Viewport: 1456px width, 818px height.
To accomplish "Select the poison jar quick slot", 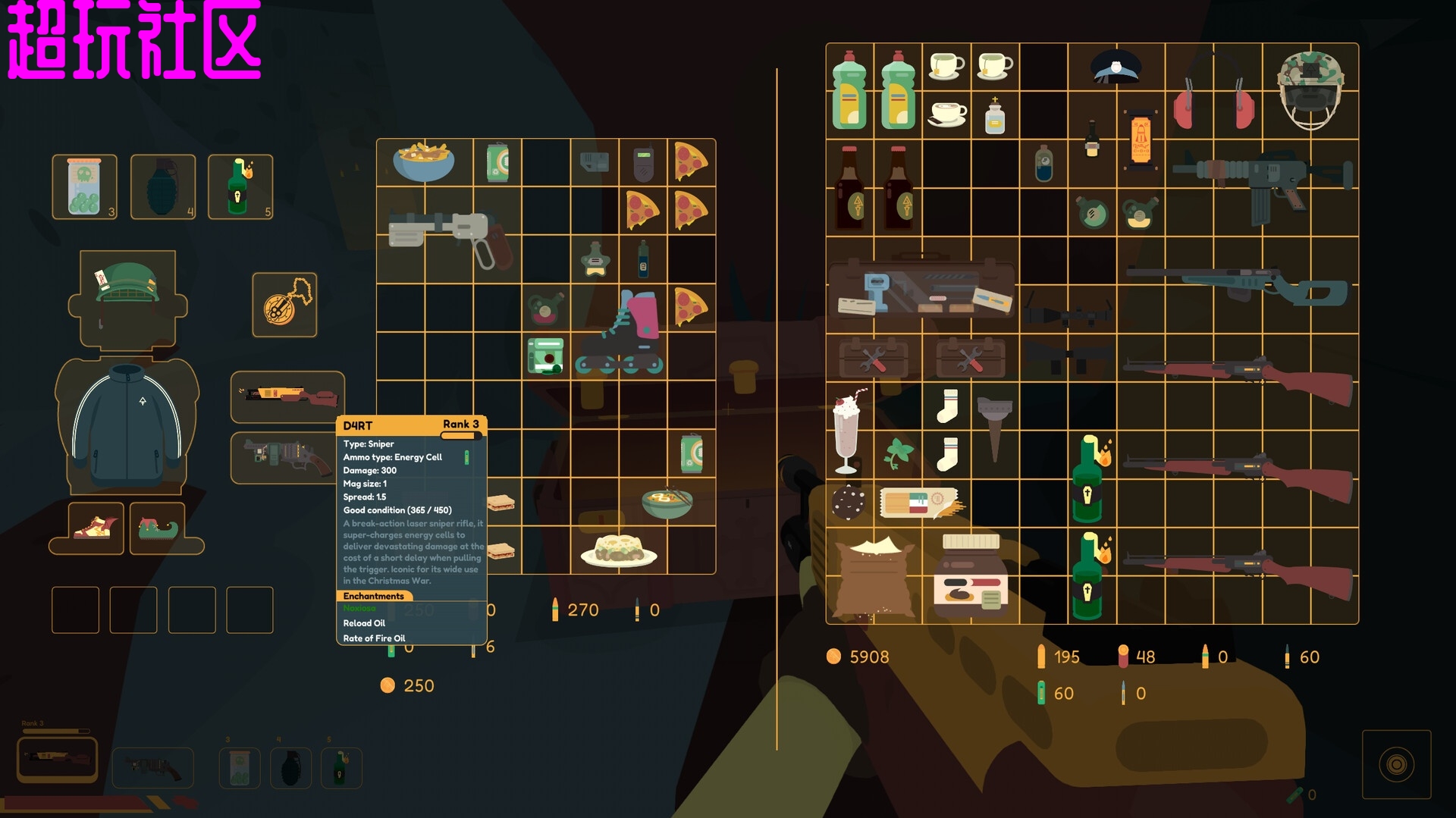I will [84, 186].
